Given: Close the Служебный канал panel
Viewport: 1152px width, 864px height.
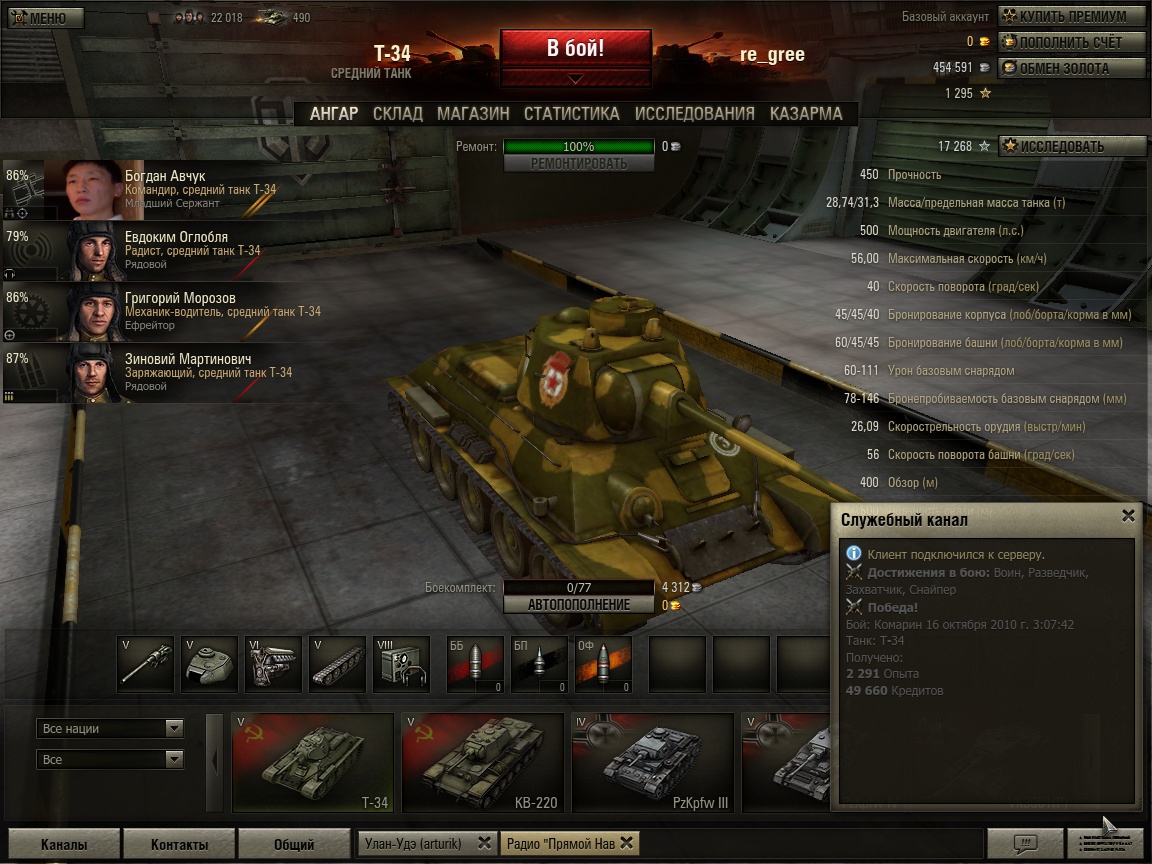Looking at the screenshot, I should tap(1128, 516).
